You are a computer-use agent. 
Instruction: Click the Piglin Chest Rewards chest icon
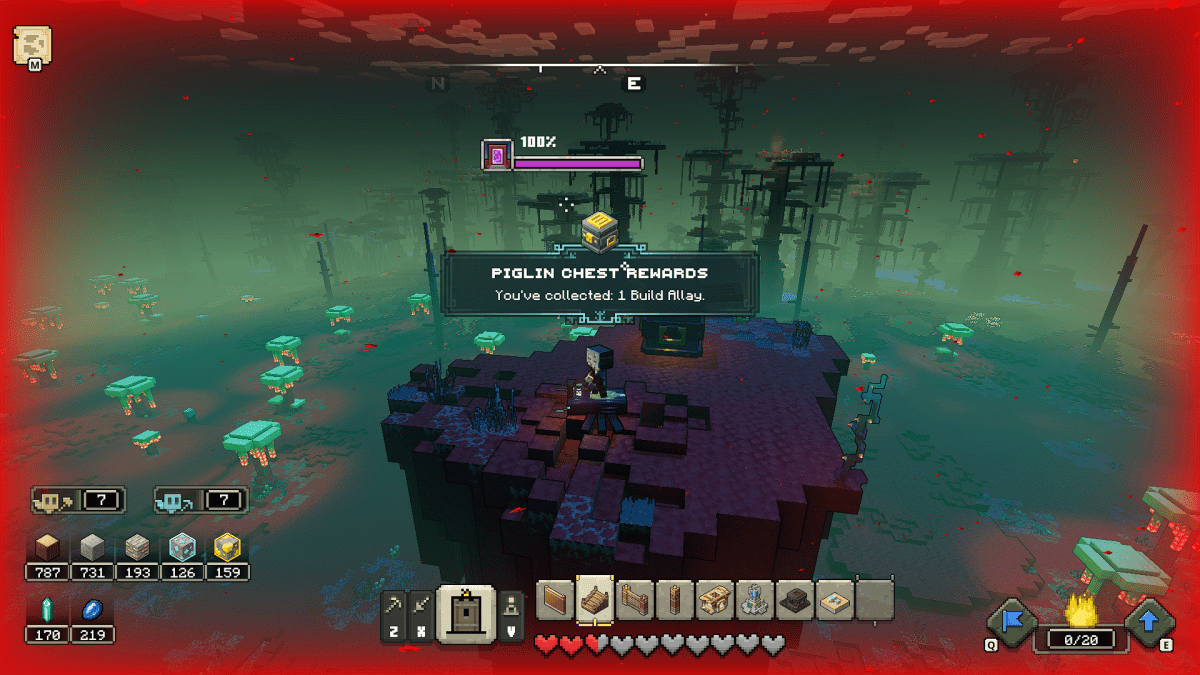click(x=598, y=231)
